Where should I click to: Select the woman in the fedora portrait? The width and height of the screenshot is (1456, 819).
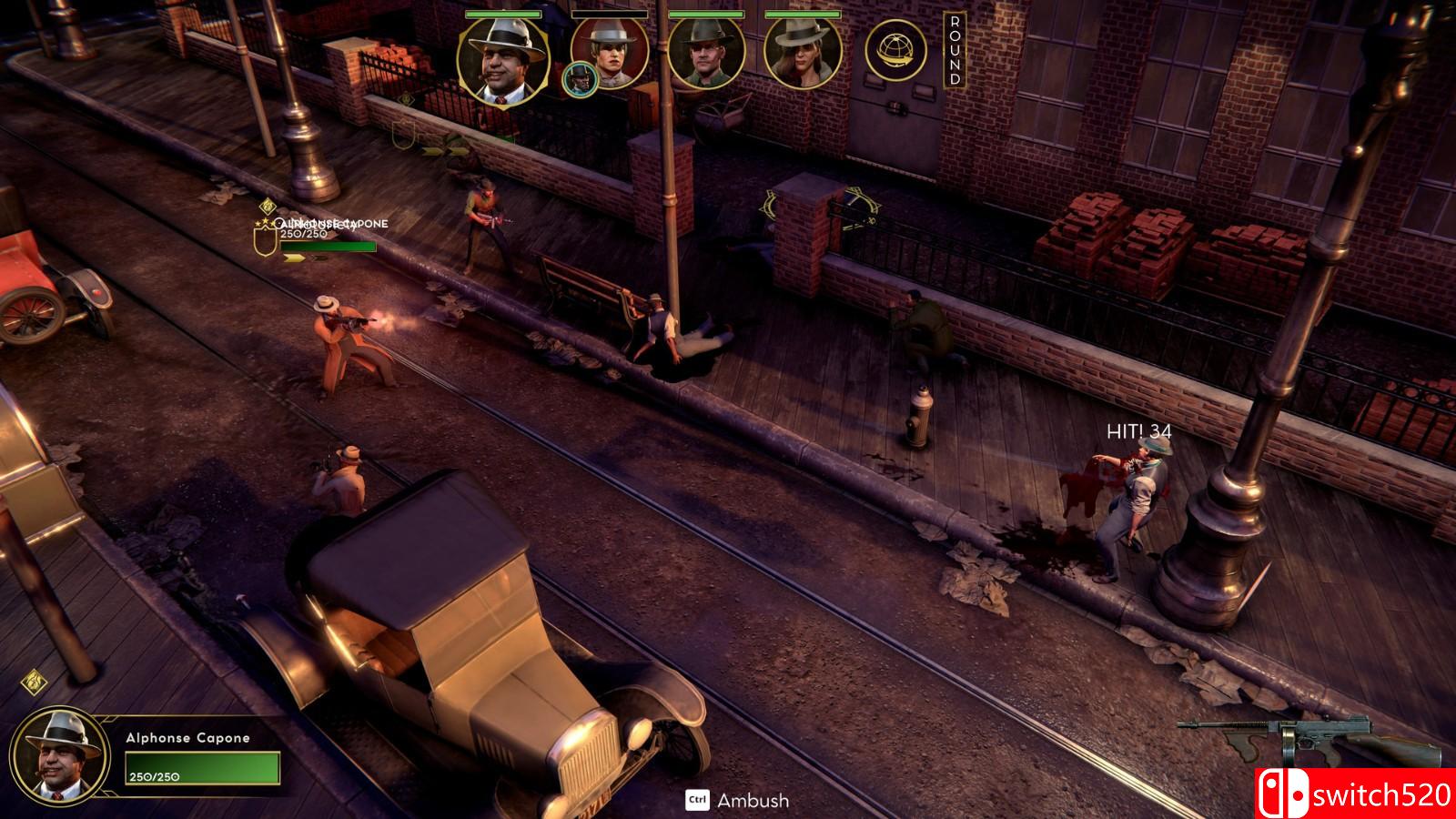coord(803,53)
